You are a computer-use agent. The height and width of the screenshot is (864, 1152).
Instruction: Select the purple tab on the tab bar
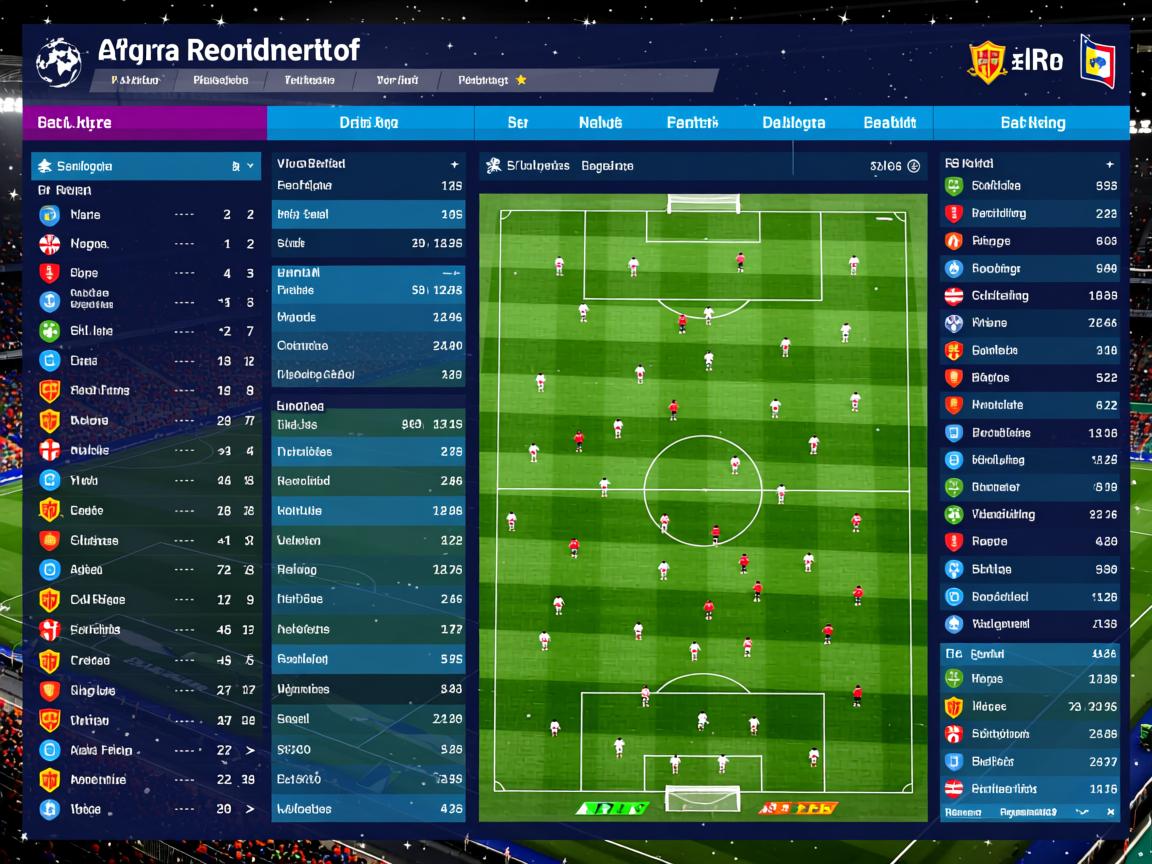pyautogui.click(x=144, y=123)
